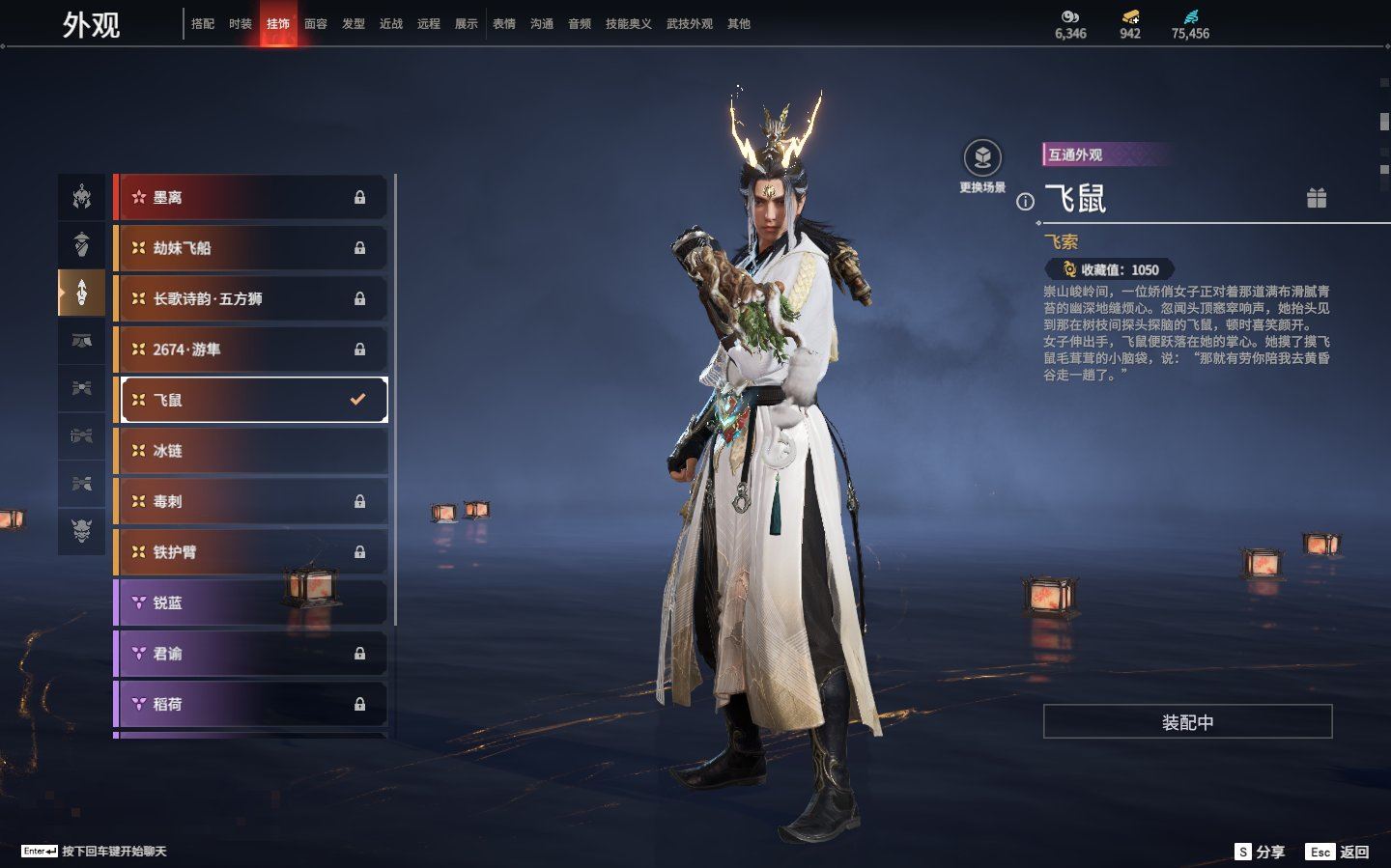Select the oni mask category icon
The height and width of the screenshot is (868, 1391).
(x=82, y=530)
